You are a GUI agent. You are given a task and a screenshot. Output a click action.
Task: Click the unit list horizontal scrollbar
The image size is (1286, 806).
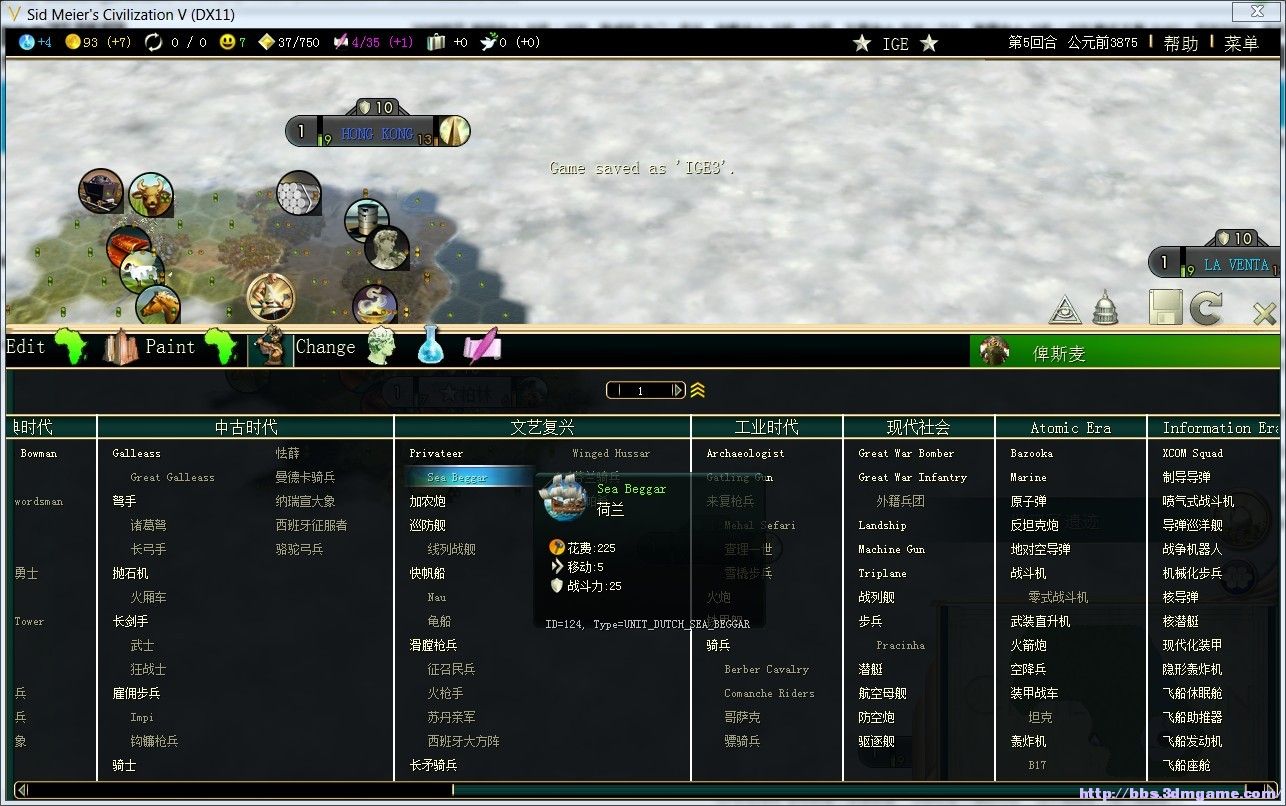pos(640,790)
